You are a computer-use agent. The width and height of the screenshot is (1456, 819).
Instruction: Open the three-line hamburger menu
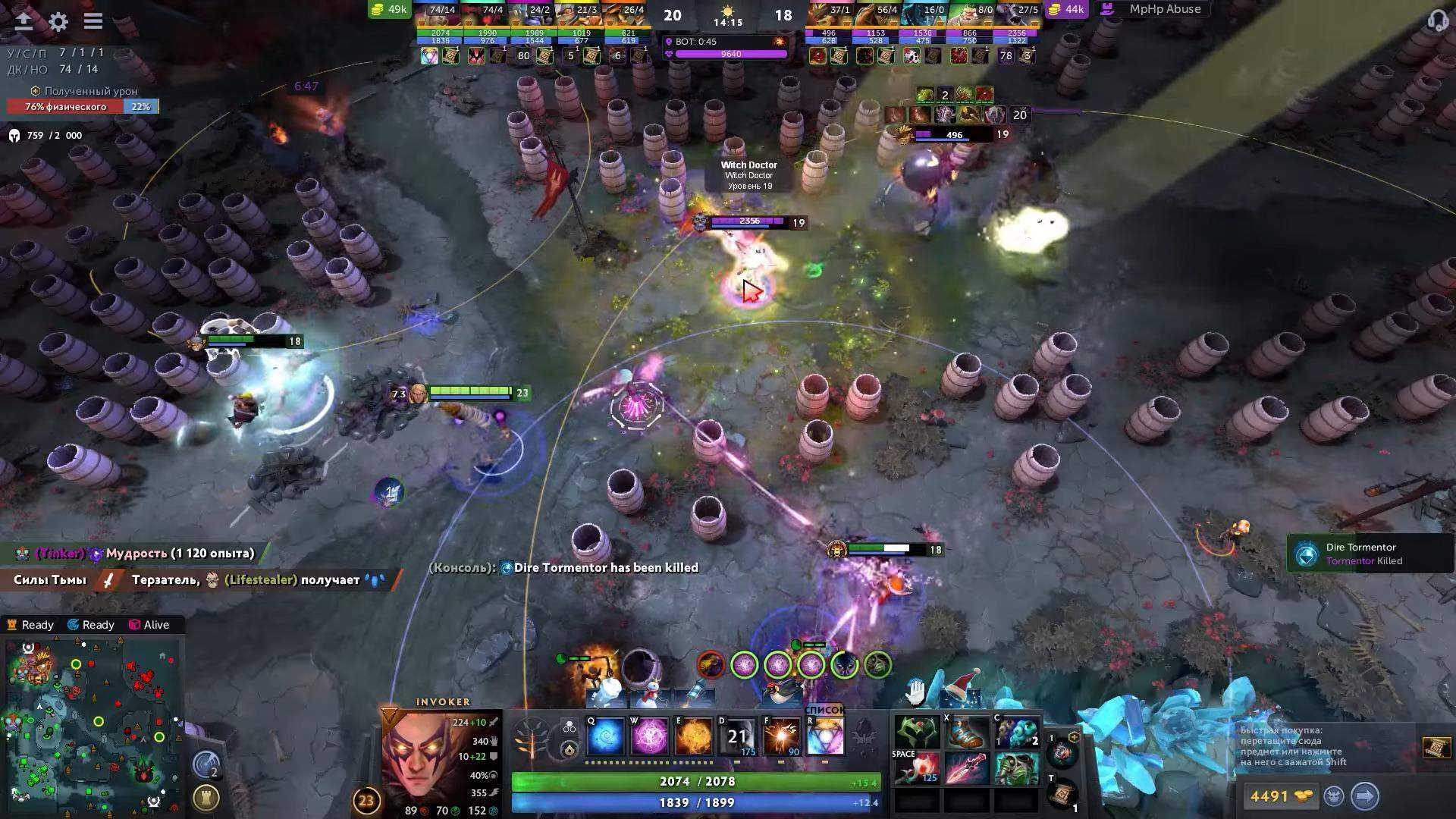(x=93, y=21)
